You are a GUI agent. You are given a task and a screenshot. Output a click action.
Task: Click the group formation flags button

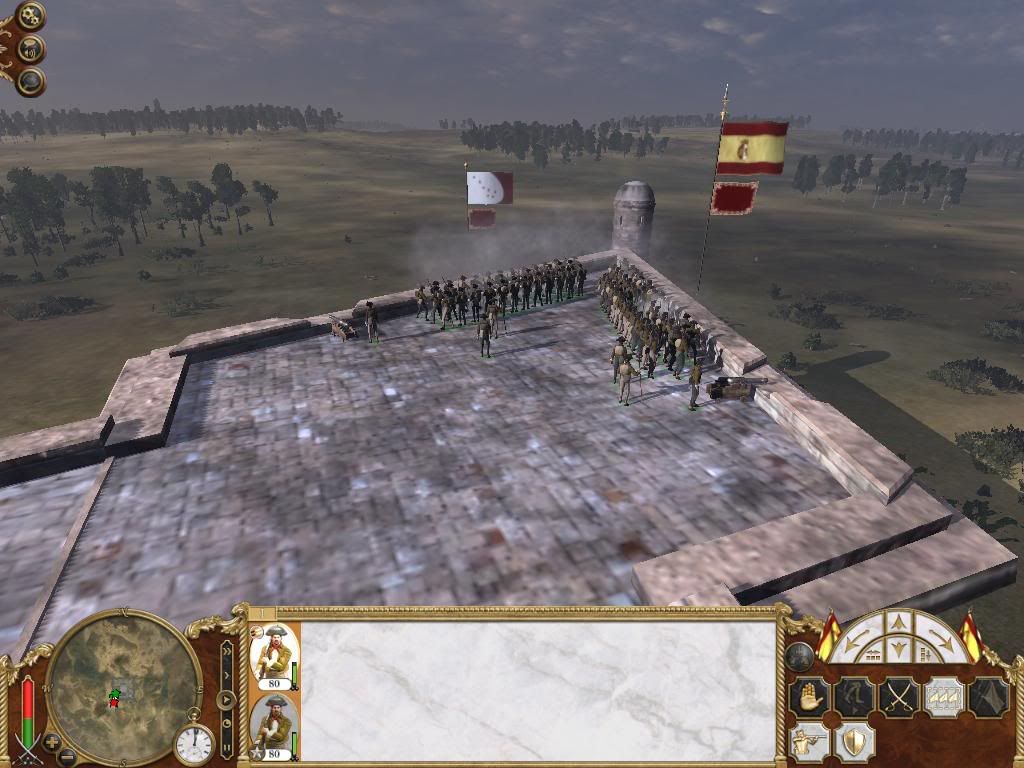[943, 697]
